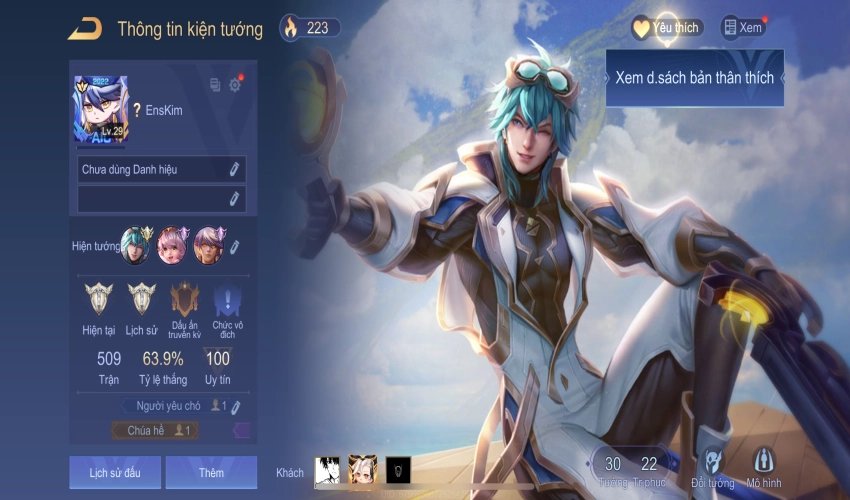Open the Mô hình model view

764,466
